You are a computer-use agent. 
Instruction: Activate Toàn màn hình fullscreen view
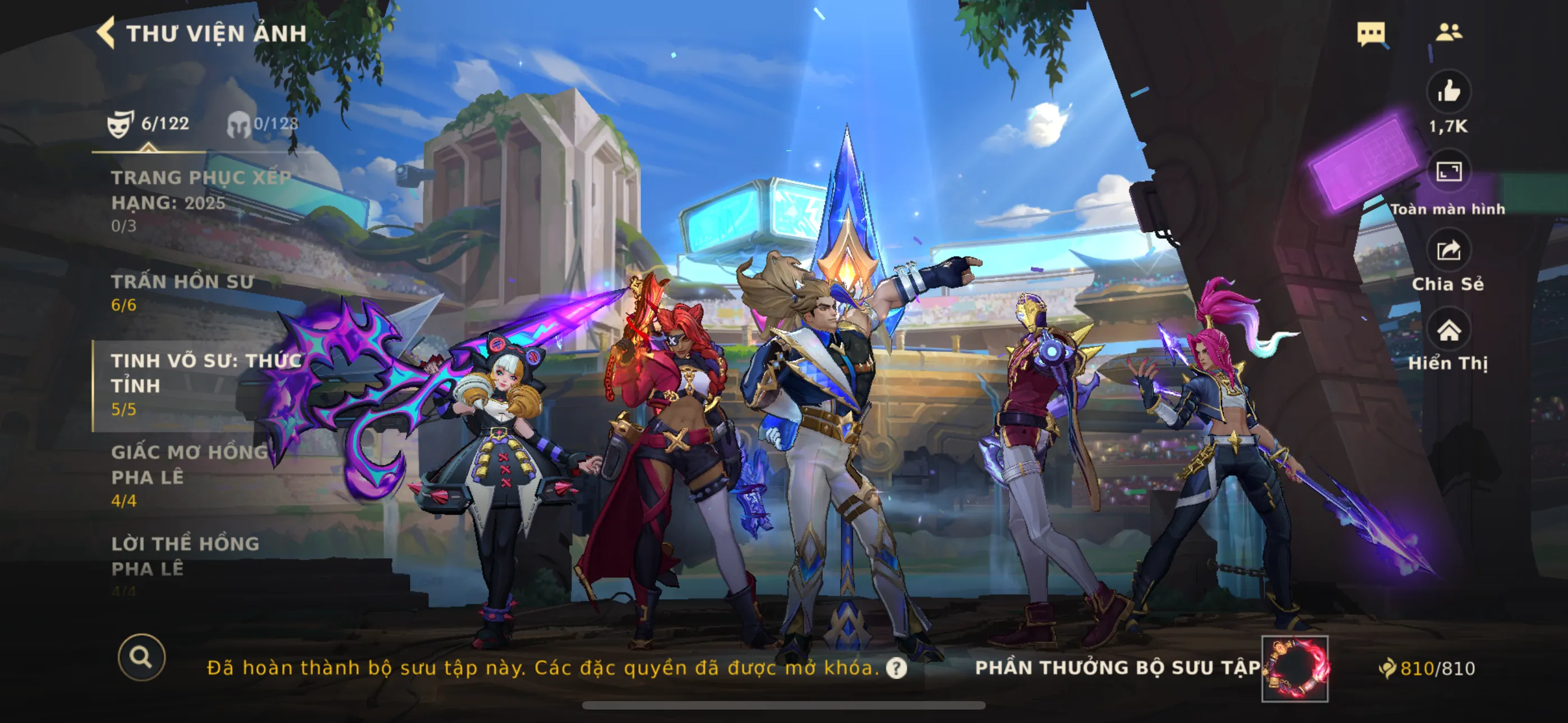pyautogui.click(x=1449, y=172)
